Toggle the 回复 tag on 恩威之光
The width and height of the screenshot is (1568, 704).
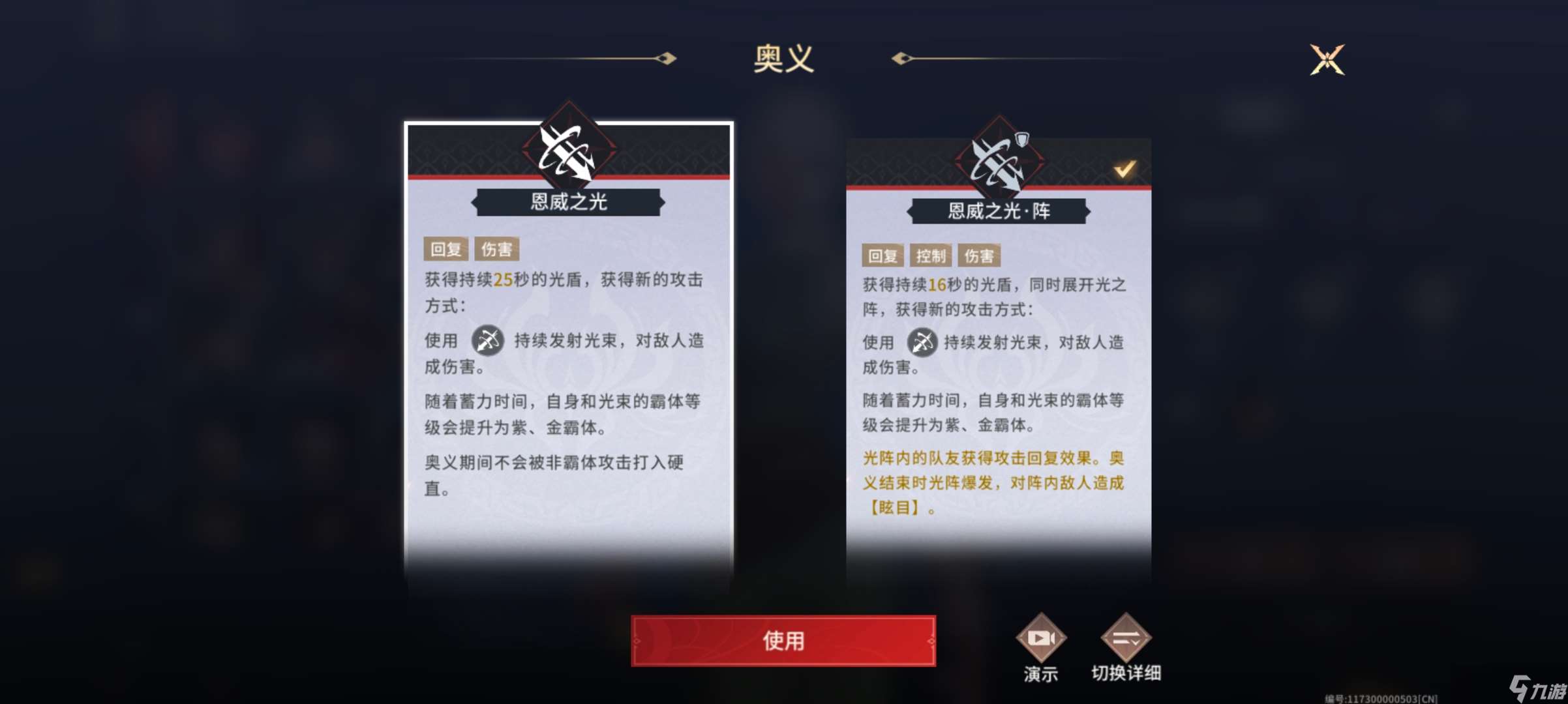[446, 248]
